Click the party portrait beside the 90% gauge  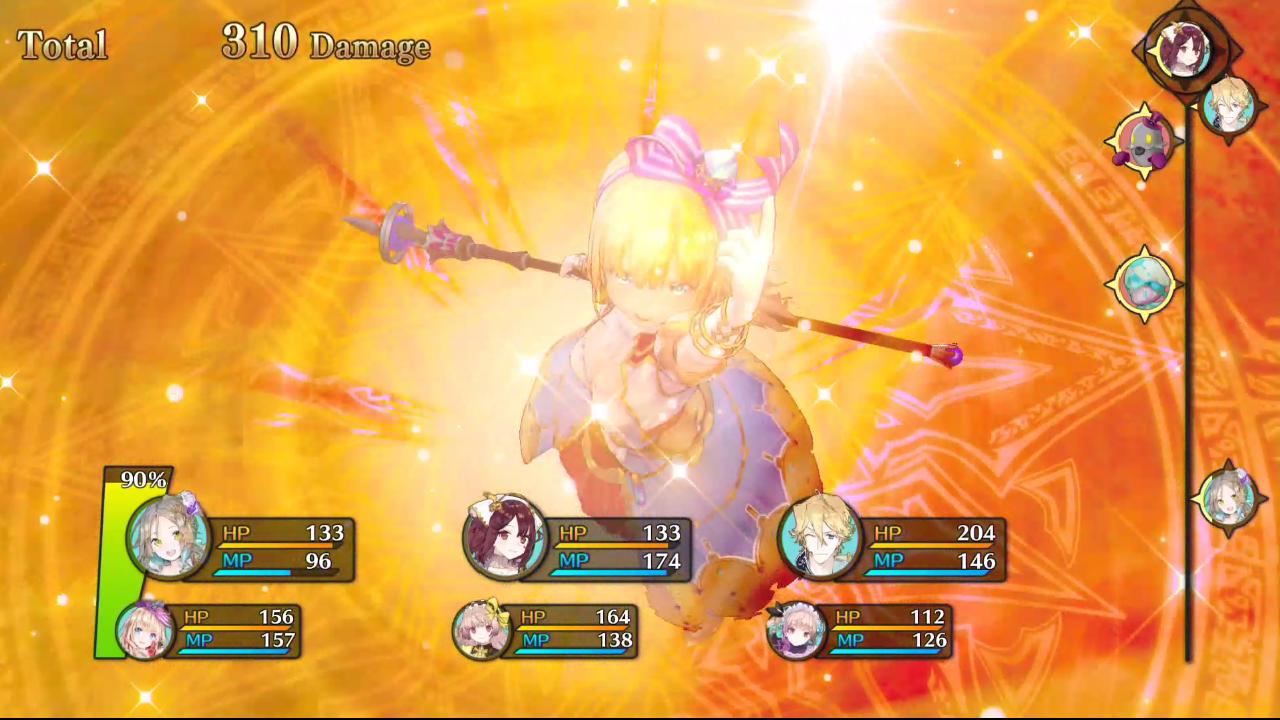[168, 538]
